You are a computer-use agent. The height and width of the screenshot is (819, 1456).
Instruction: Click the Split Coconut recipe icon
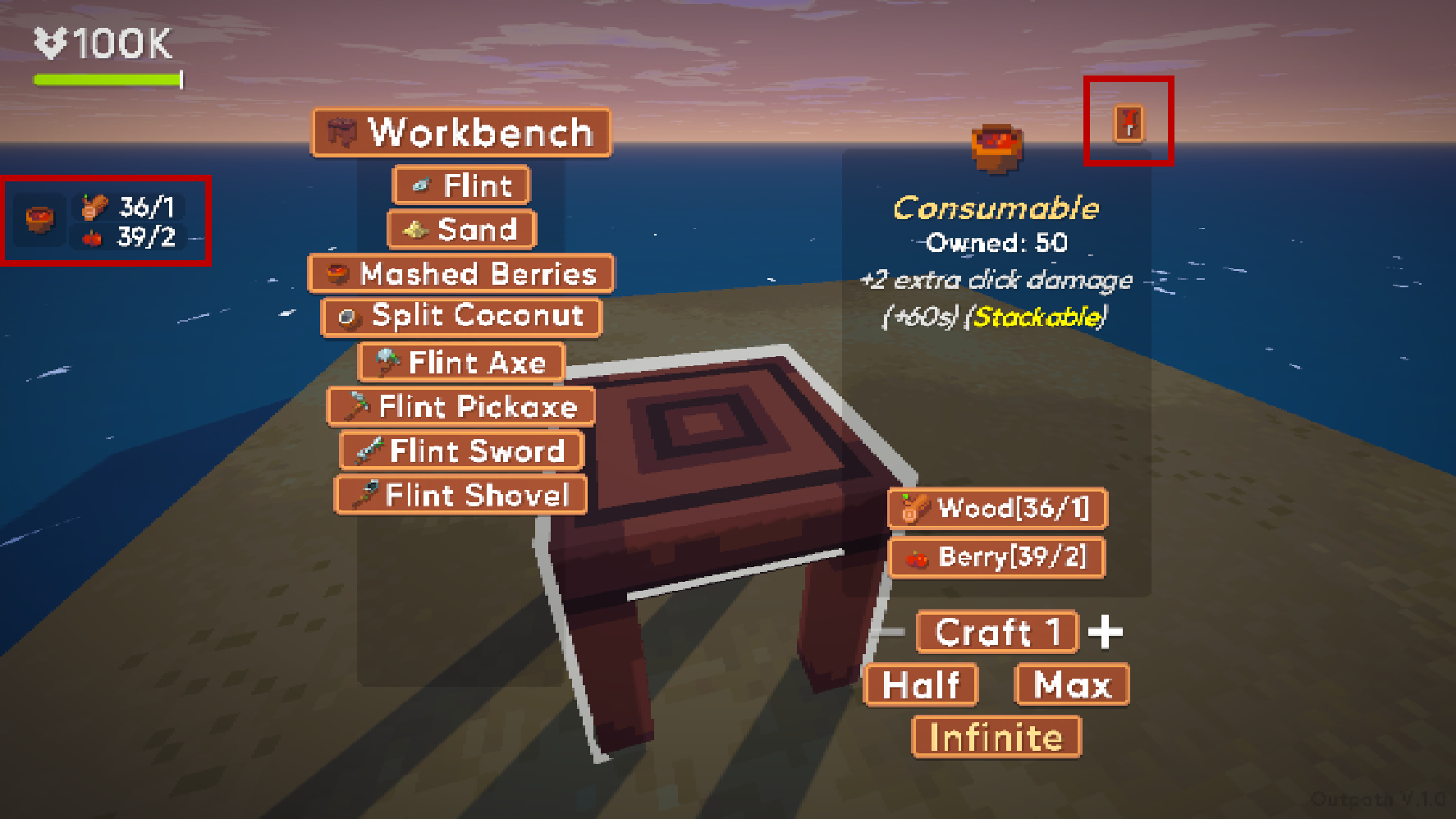[x=348, y=318]
